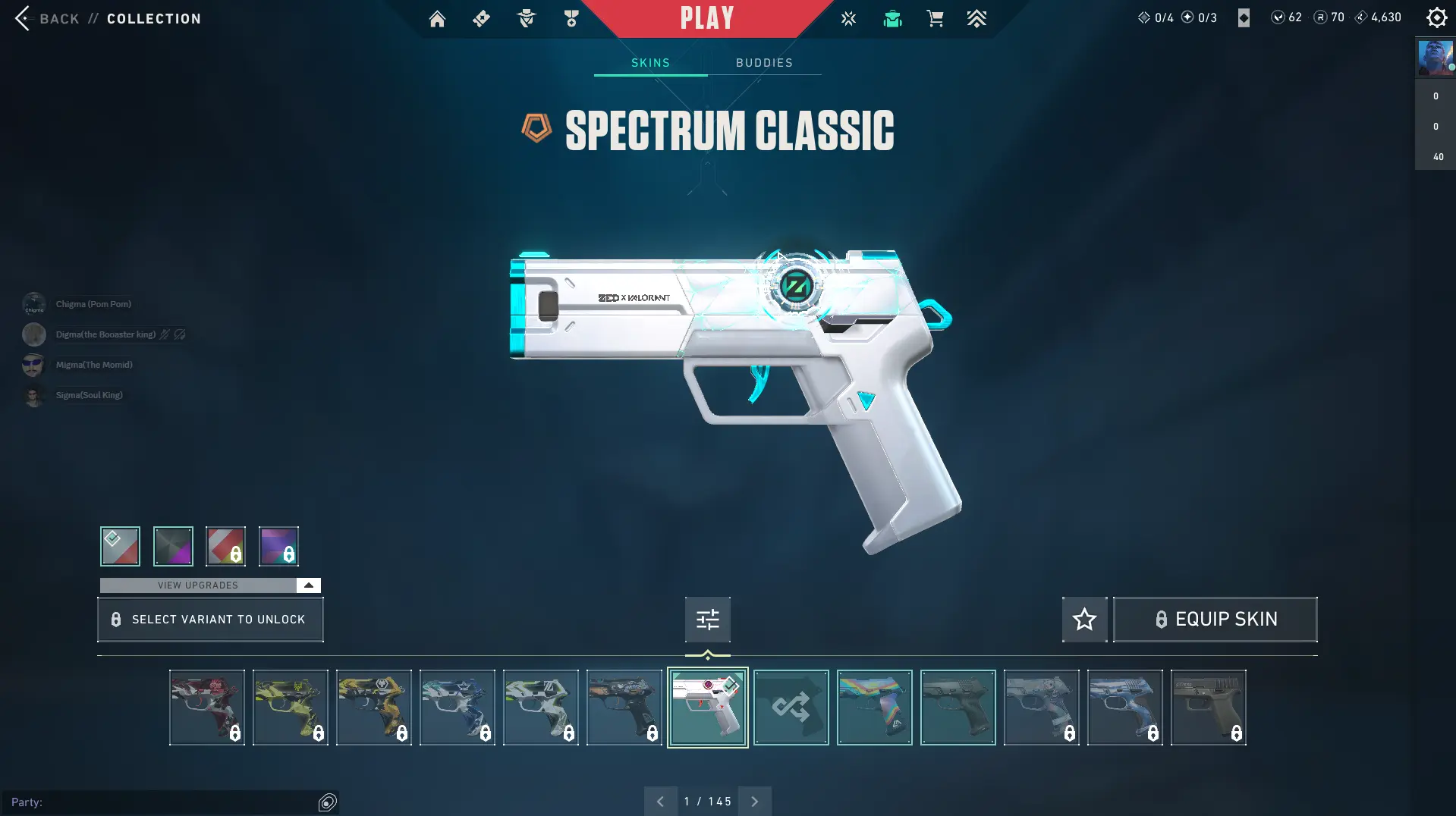
Task: Go to the next page of skins
Action: coord(754,802)
